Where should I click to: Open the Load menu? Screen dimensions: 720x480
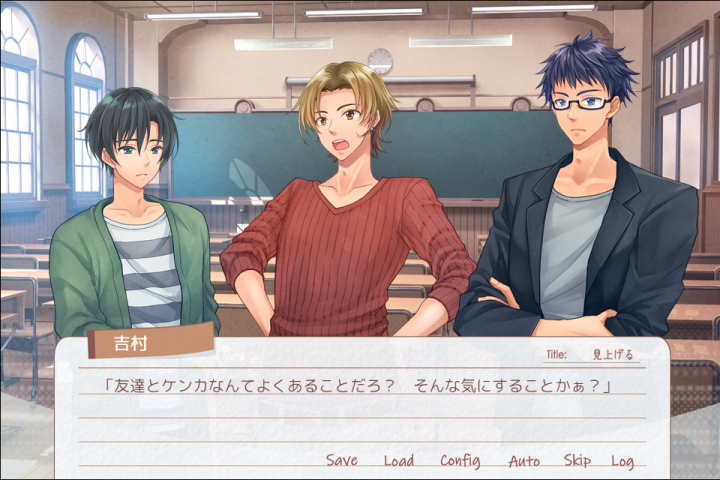(x=398, y=461)
